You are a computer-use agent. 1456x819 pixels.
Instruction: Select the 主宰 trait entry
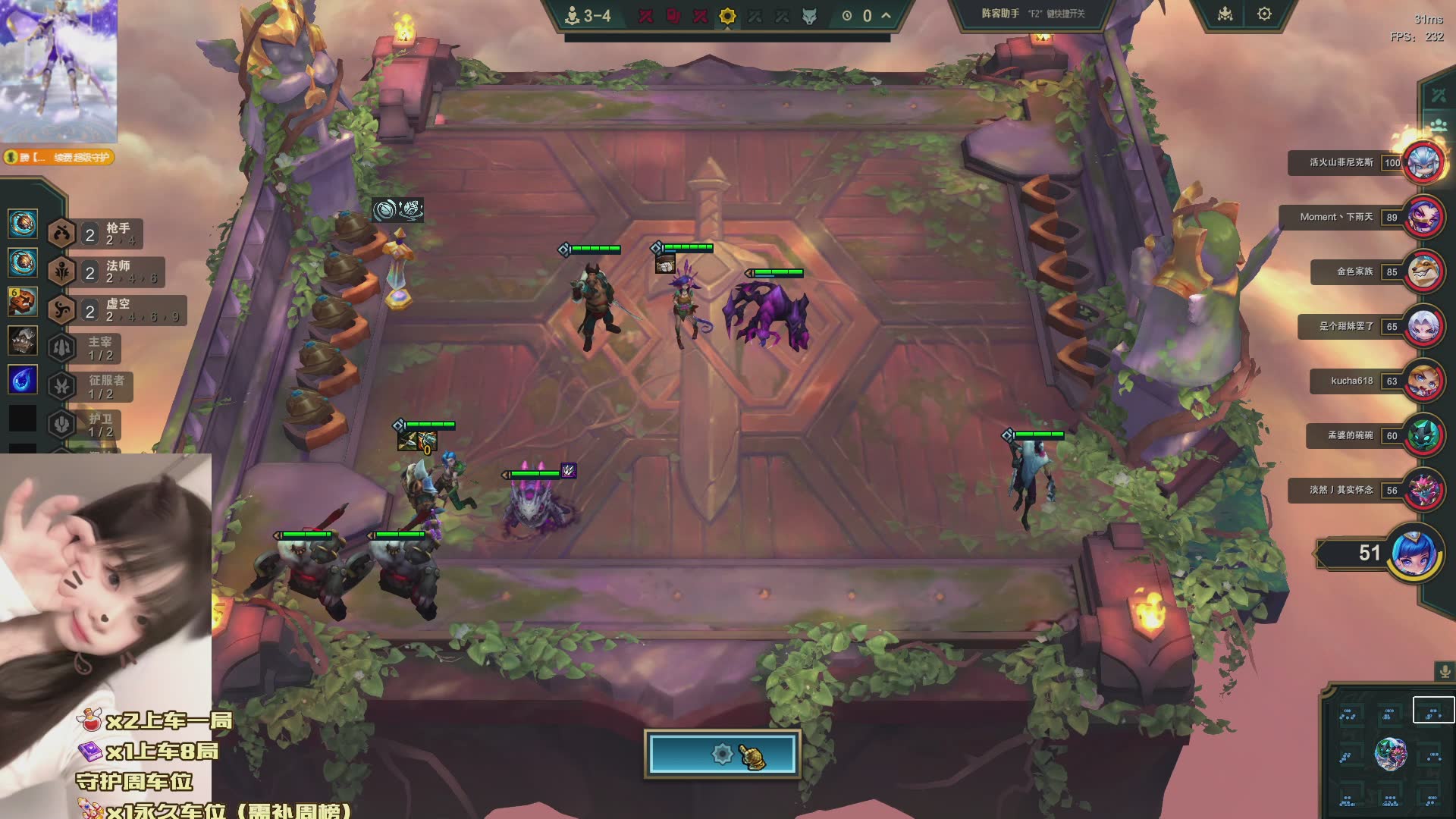85,348
